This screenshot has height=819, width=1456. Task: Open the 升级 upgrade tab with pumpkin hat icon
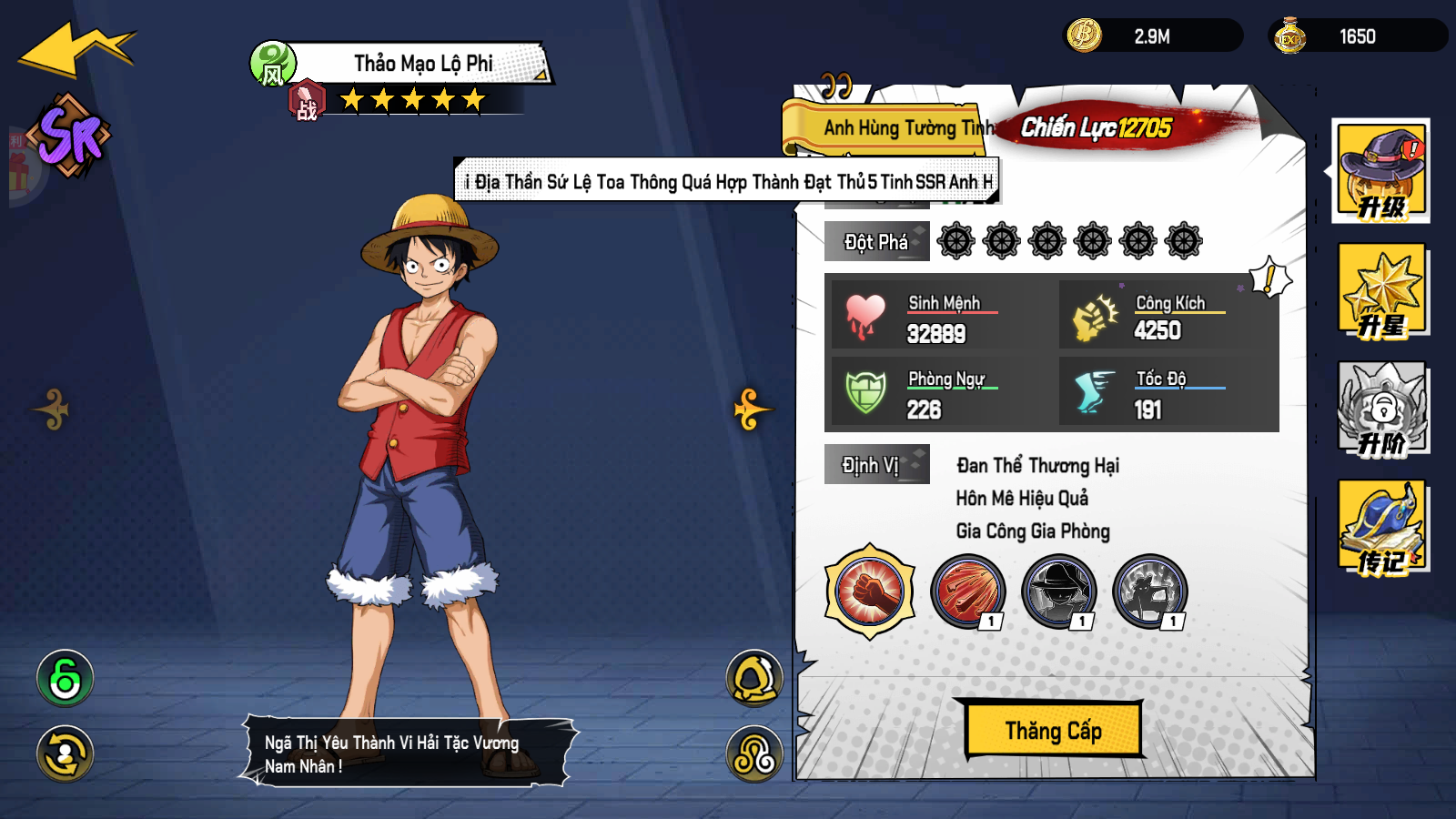1381,173
